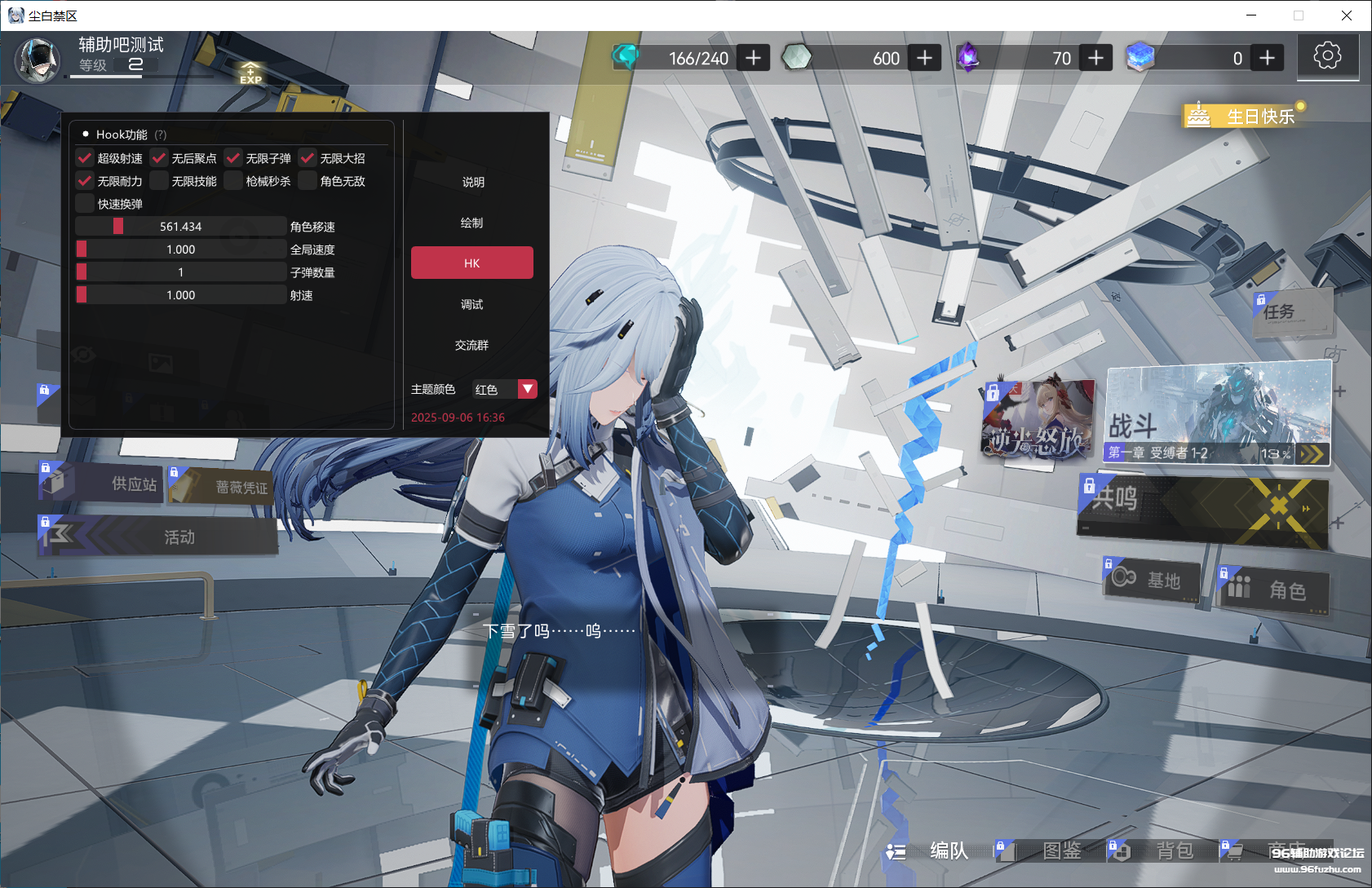Open the 活动 events button
This screenshot has height=888, width=1372.
coord(159,537)
